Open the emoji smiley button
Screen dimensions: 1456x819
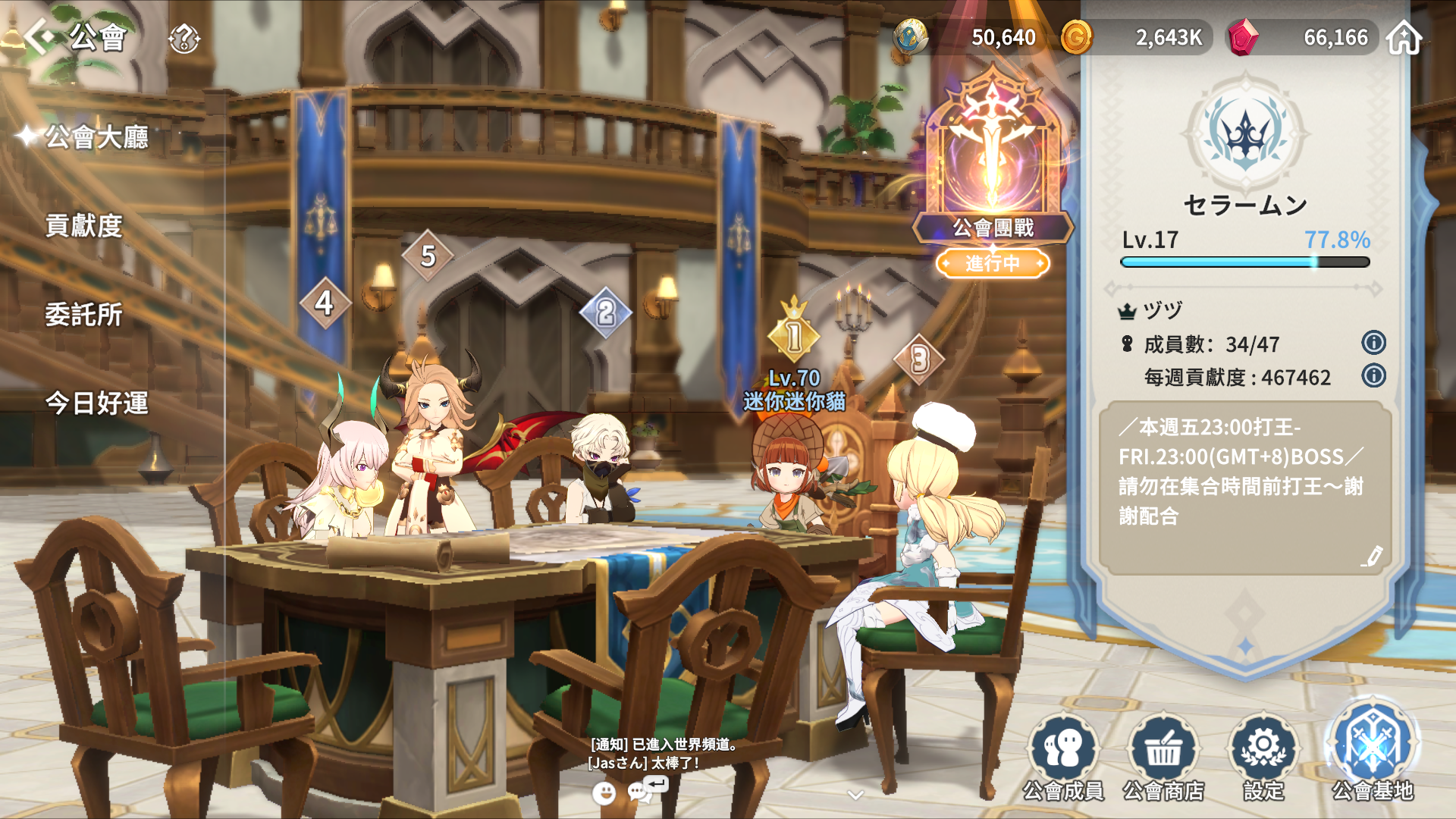[x=604, y=793]
